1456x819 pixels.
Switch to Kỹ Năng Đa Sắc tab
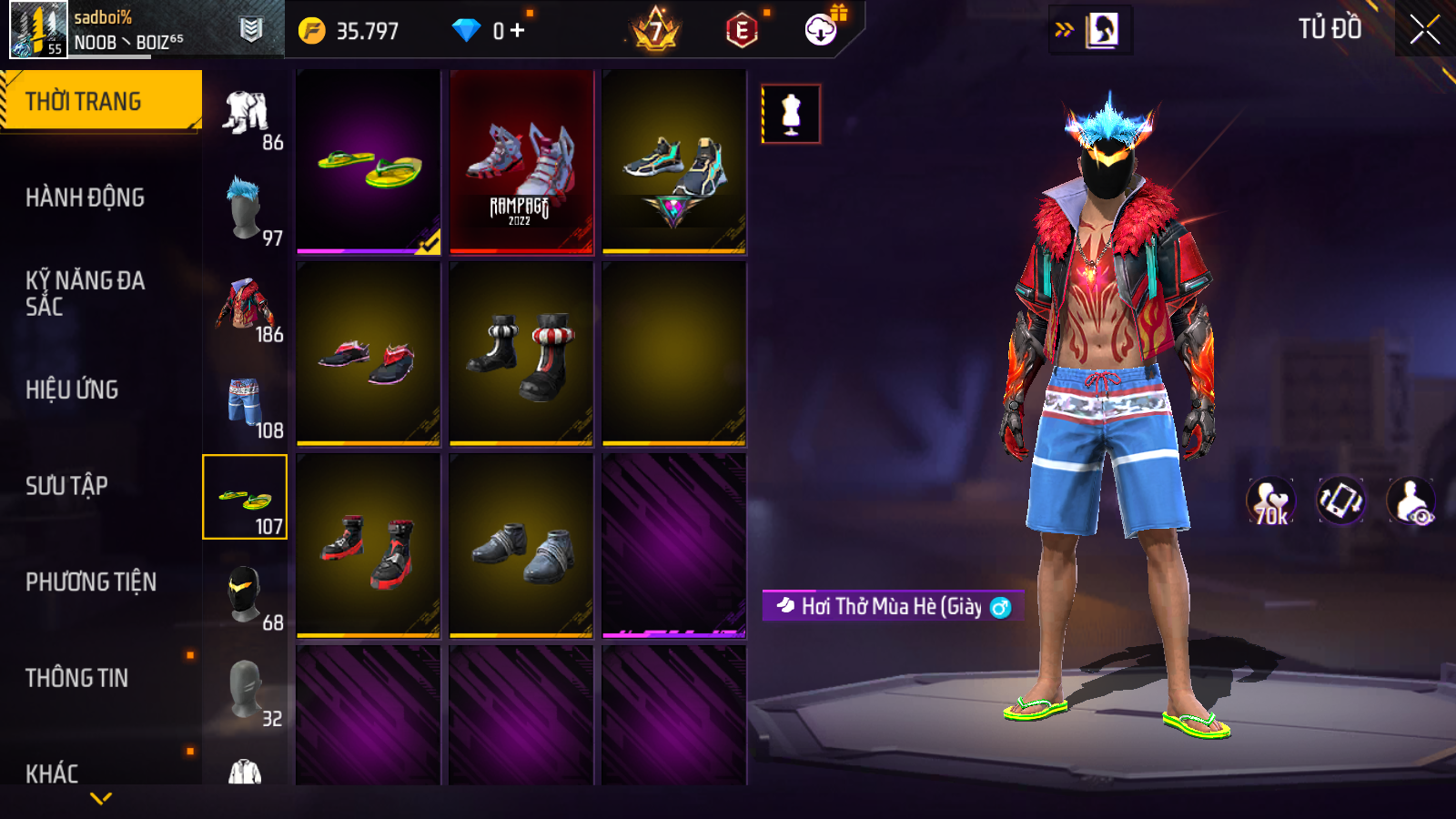[85, 293]
